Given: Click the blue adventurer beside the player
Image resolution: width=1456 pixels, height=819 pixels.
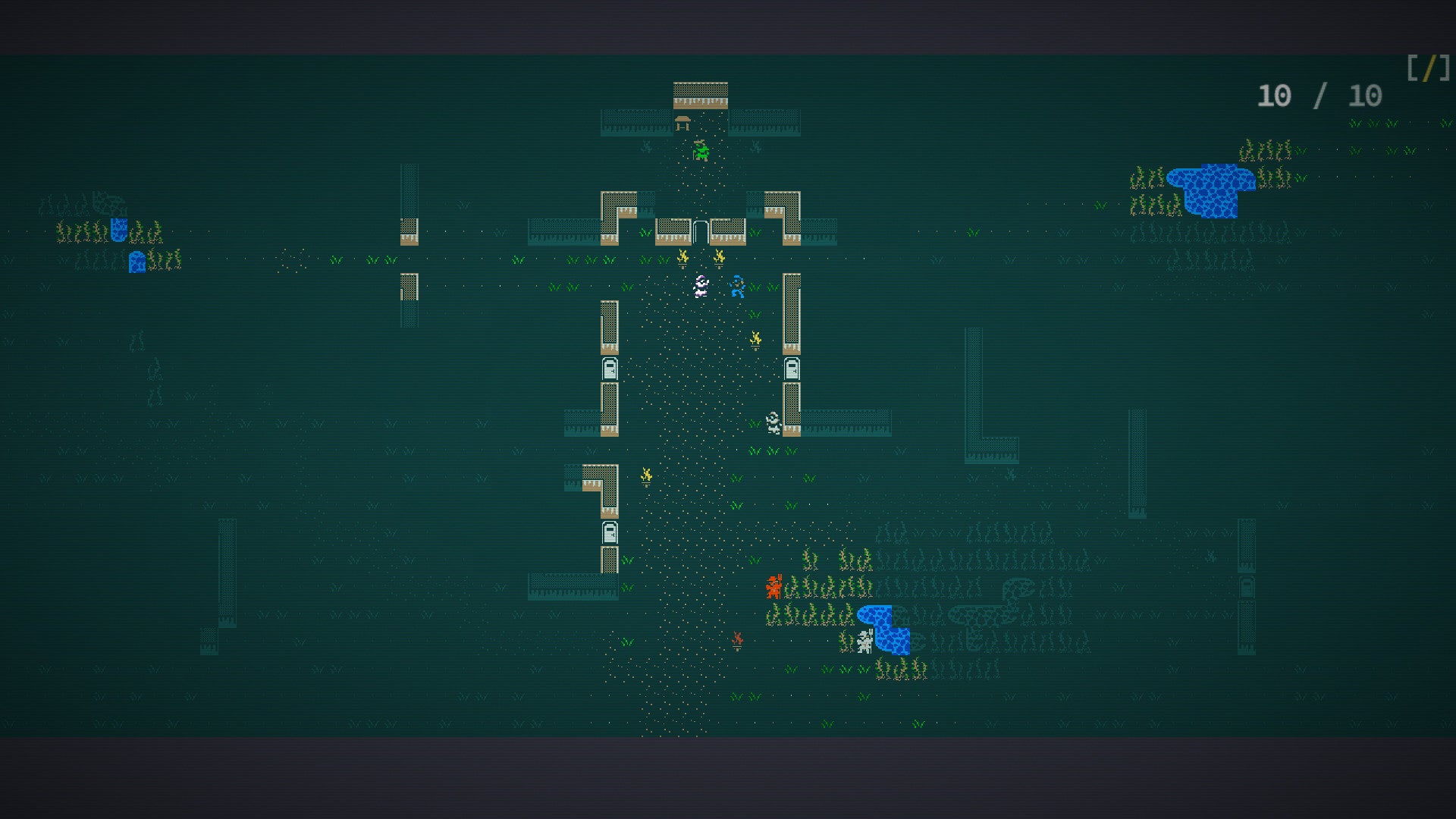Looking at the screenshot, I should 736,288.
